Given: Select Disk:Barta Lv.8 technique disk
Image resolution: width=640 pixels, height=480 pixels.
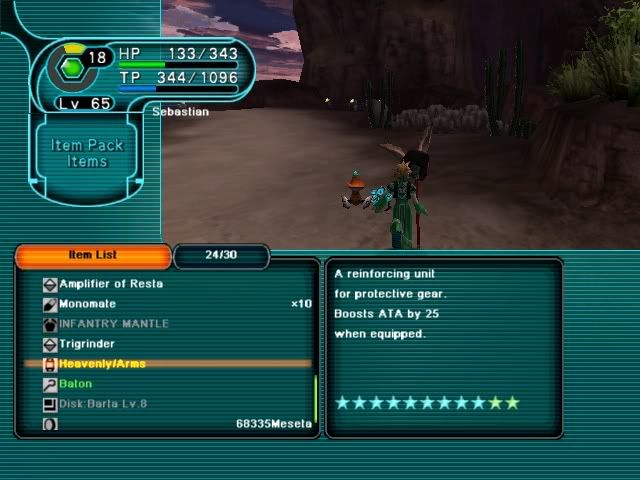Looking at the screenshot, I should [x=103, y=404].
